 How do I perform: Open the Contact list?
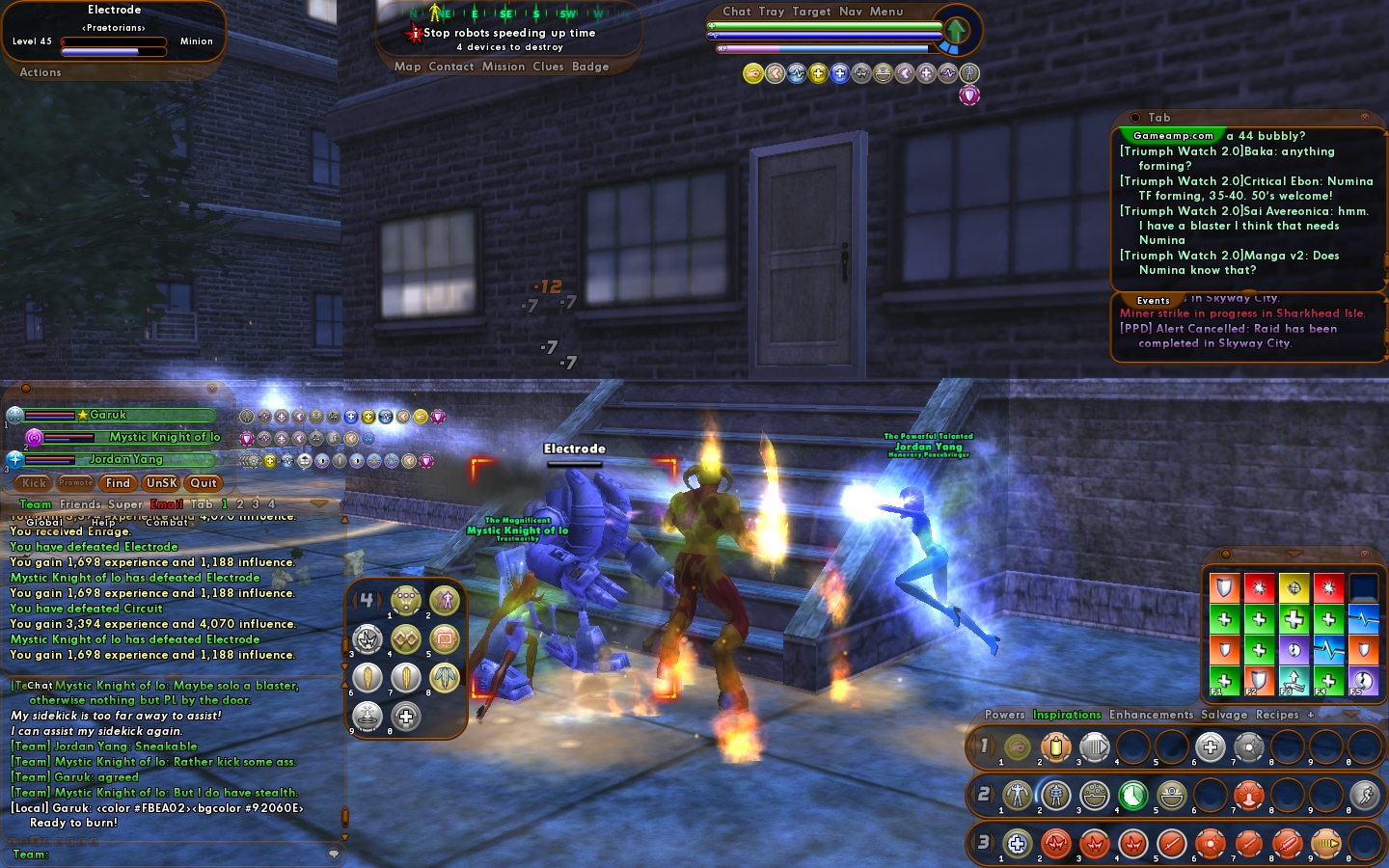pos(450,67)
